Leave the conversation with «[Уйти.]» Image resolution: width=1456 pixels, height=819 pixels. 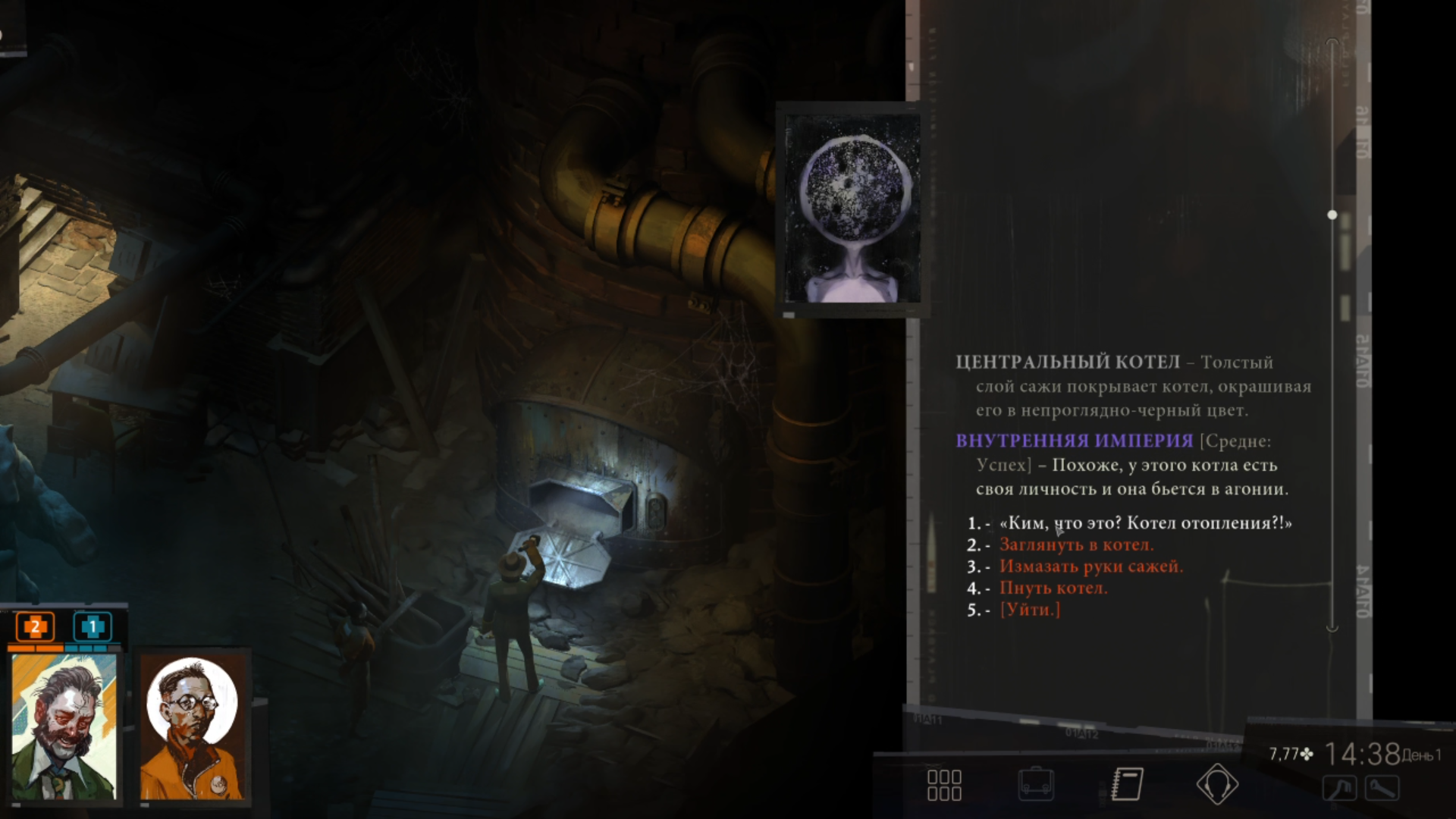coord(1030,610)
